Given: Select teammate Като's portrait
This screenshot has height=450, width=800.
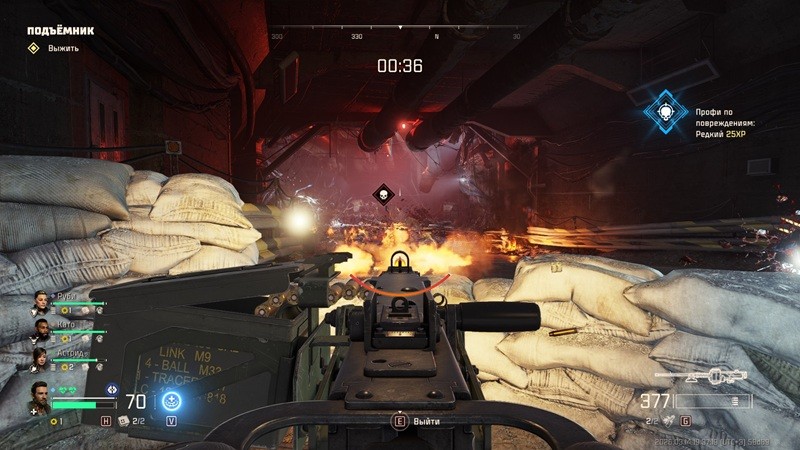Looking at the screenshot, I should click(x=41, y=329).
